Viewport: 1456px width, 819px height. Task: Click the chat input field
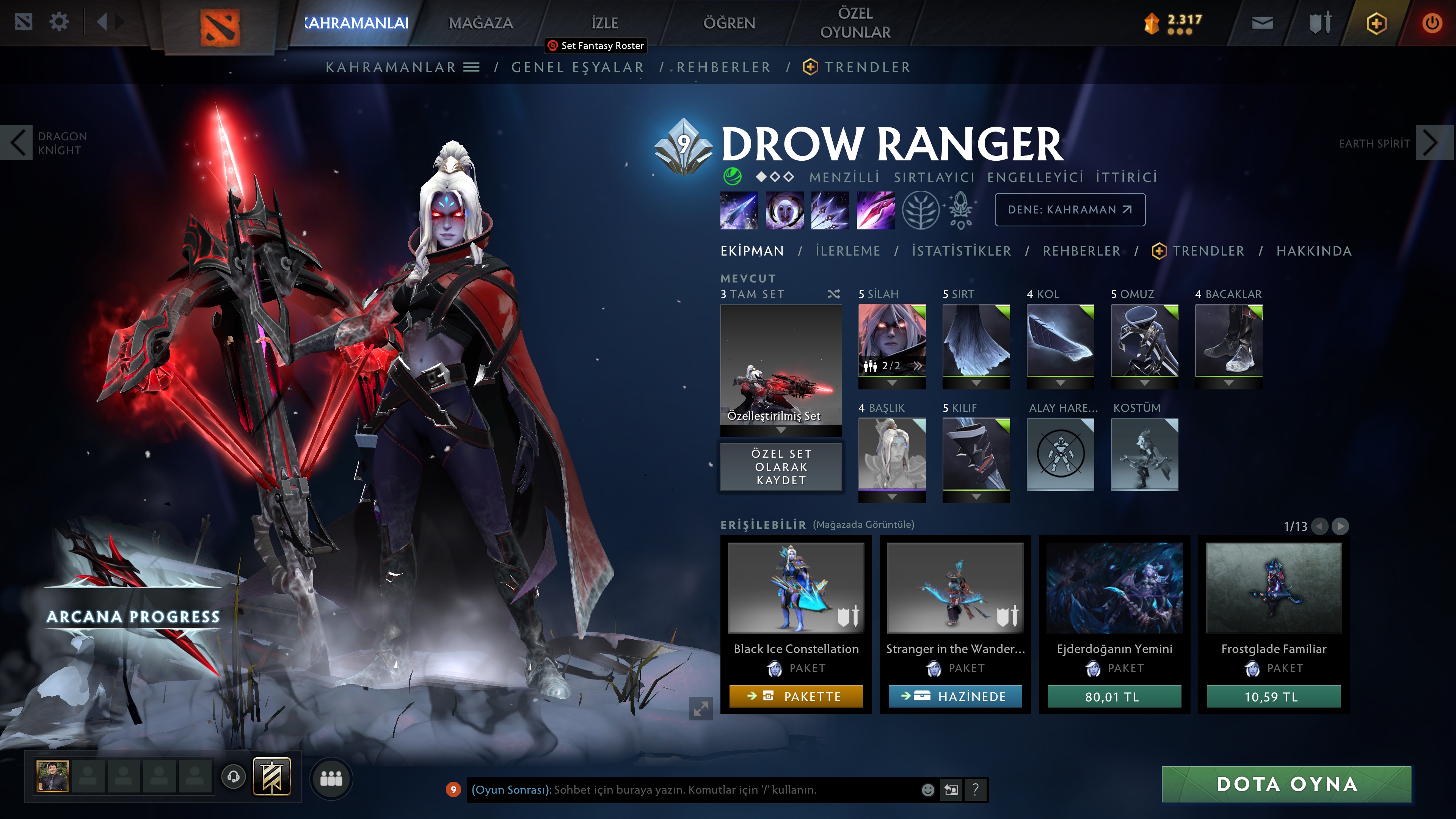pyautogui.click(x=690, y=789)
